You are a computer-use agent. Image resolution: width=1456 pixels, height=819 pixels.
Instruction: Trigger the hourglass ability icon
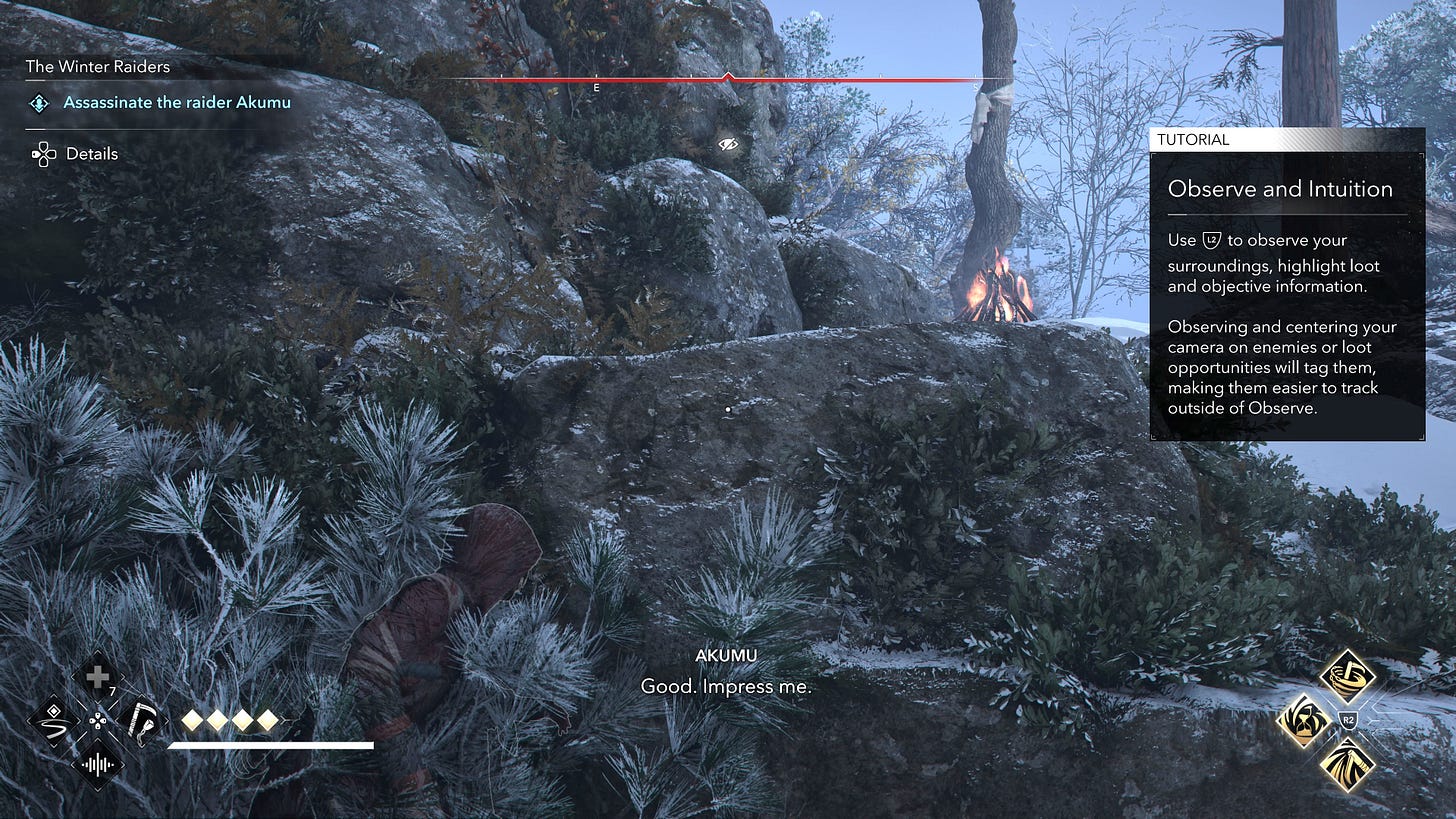1303,720
